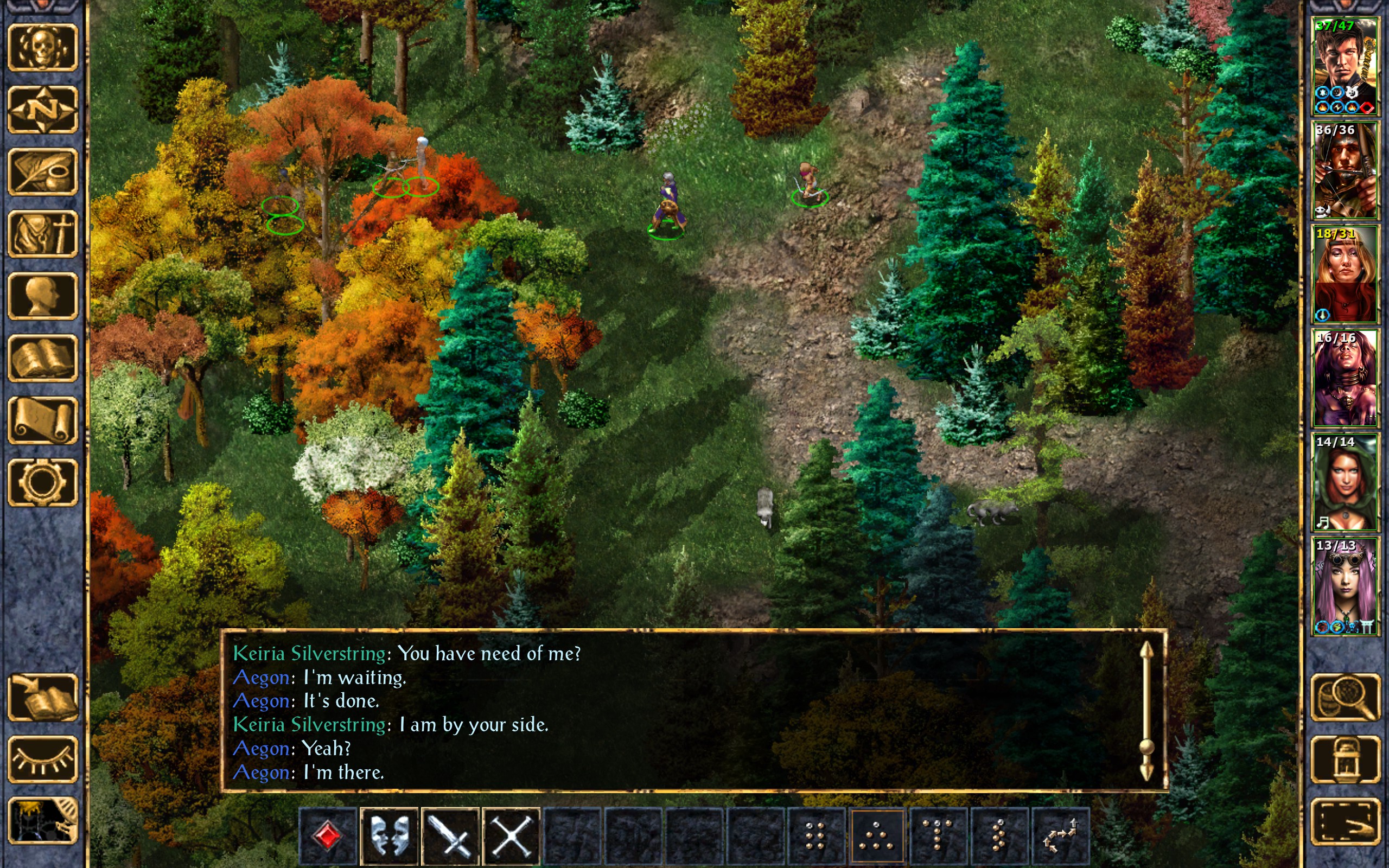This screenshot has width=1389, height=868.
Task: Click the dialogue log's down arrow
Action: tap(1146, 772)
